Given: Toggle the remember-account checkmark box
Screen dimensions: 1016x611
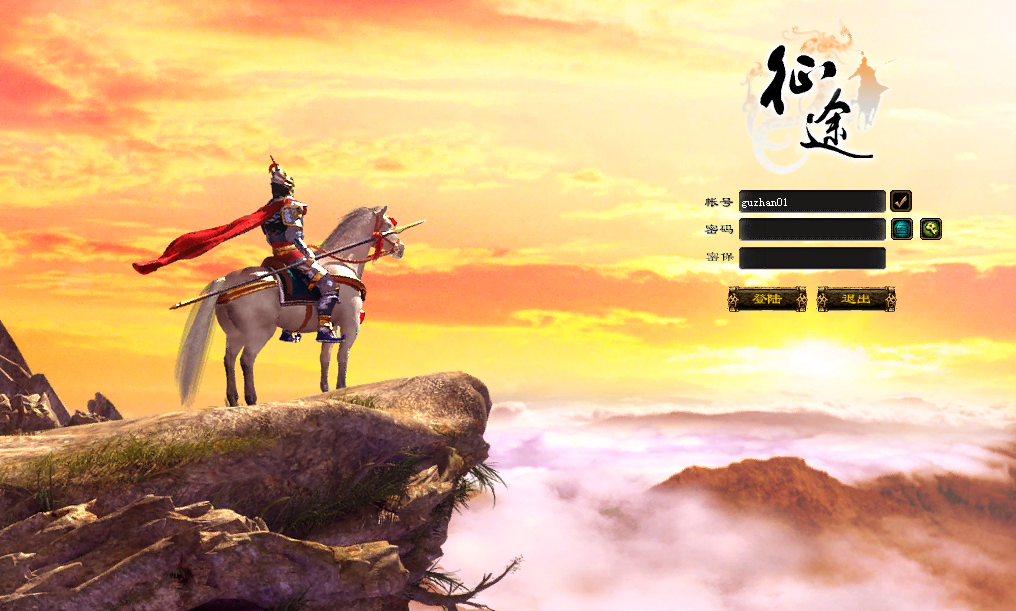Looking at the screenshot, I should point(901,202).
